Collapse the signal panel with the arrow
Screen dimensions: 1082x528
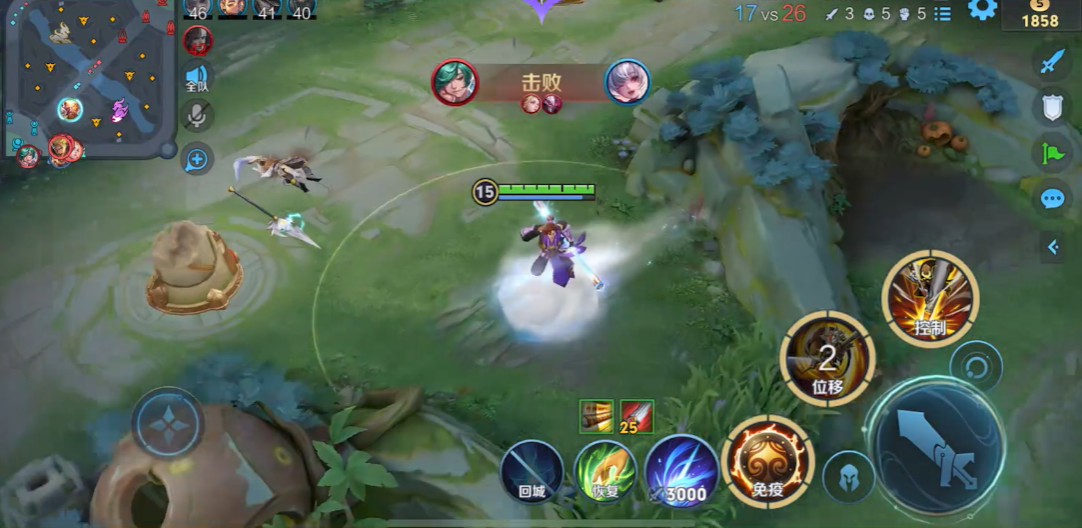(x=1052, y=246)
